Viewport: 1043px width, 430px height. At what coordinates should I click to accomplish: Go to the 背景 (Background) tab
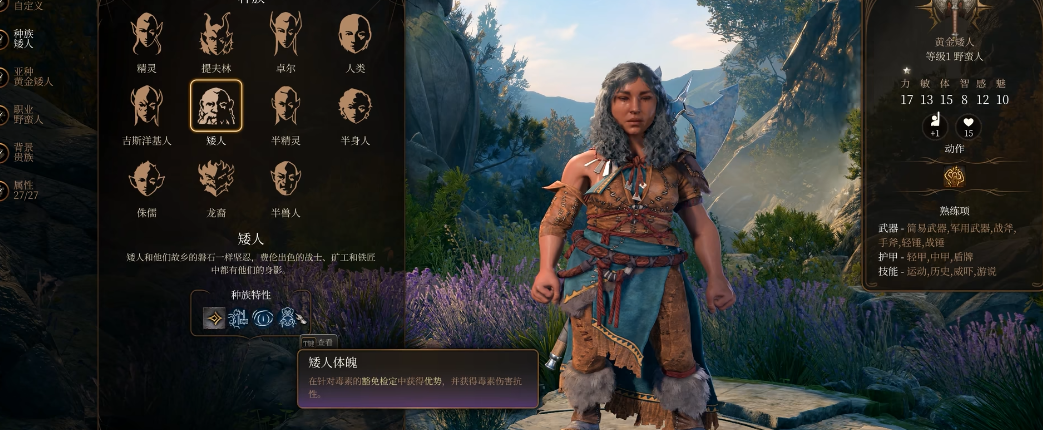pyautogui.click(x=22, y=152)
